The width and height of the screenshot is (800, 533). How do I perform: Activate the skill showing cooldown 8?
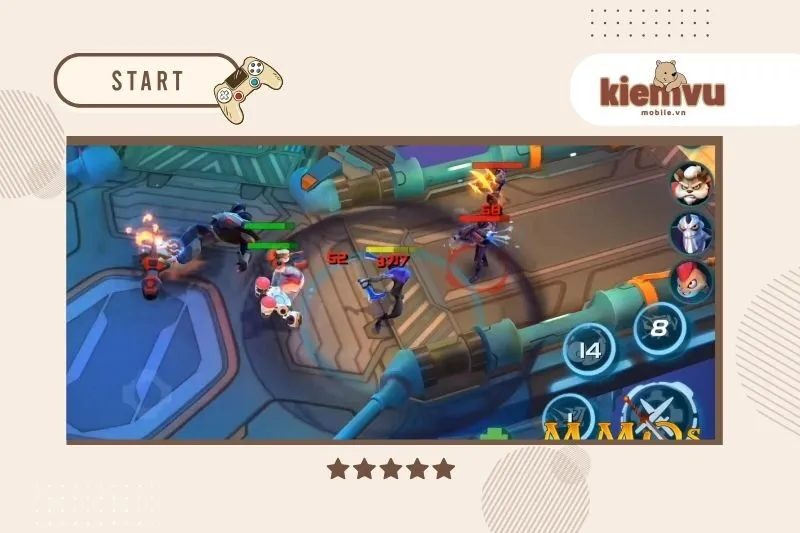point(659,326)
